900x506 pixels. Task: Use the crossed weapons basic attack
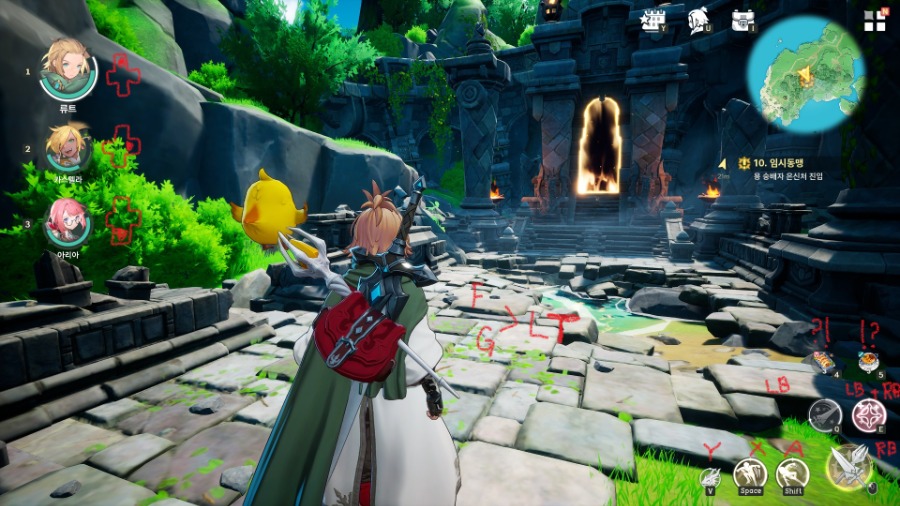click(848, 468)
